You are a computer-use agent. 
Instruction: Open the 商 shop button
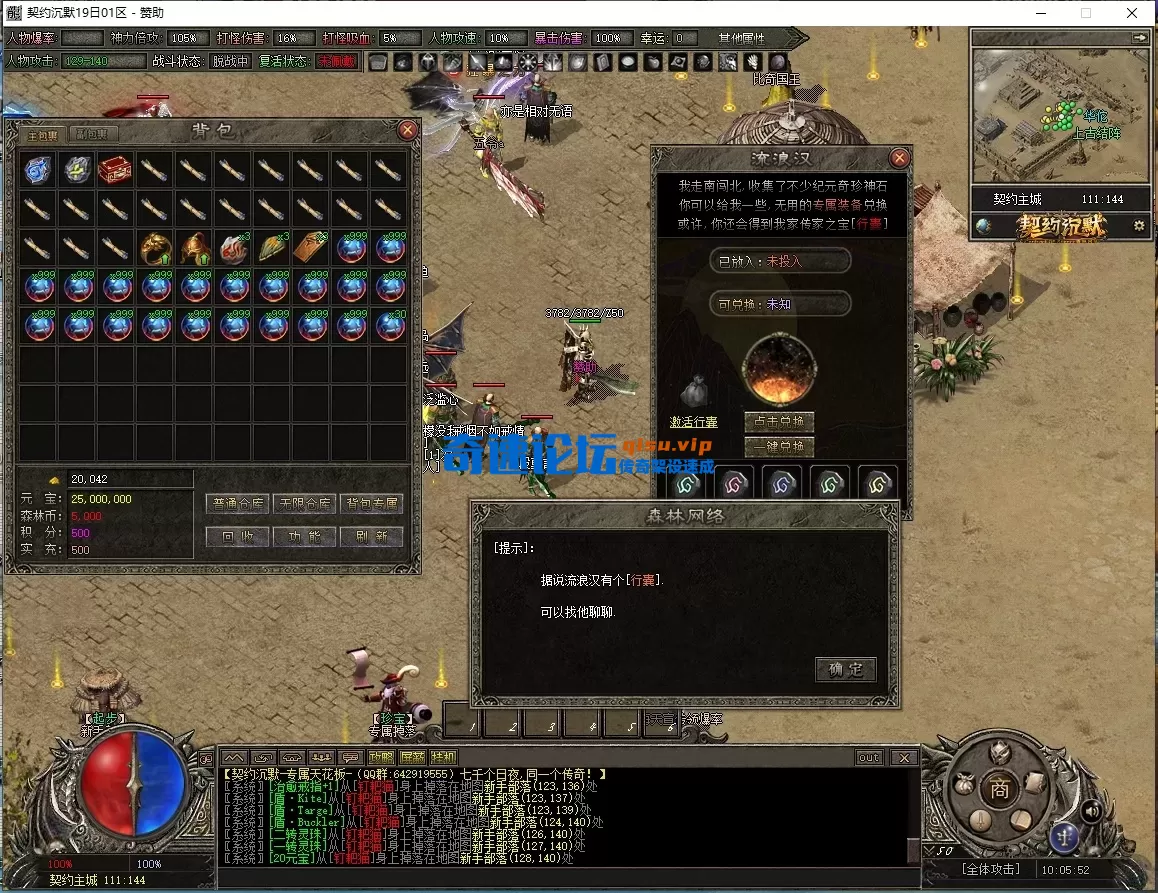[x=999, y=786]
